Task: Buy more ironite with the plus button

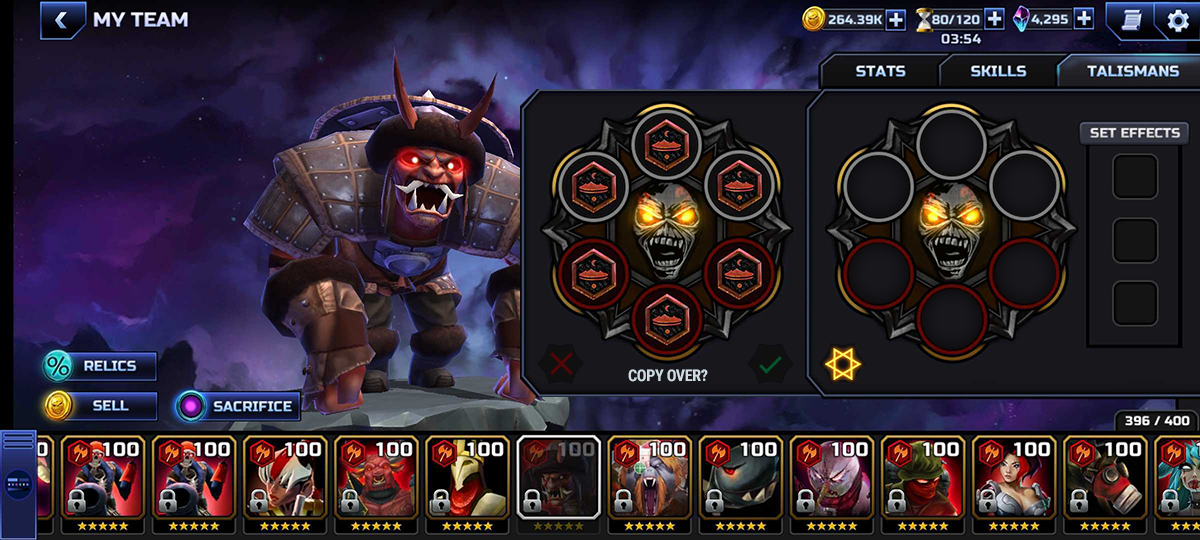Action: coord(1084,19)
